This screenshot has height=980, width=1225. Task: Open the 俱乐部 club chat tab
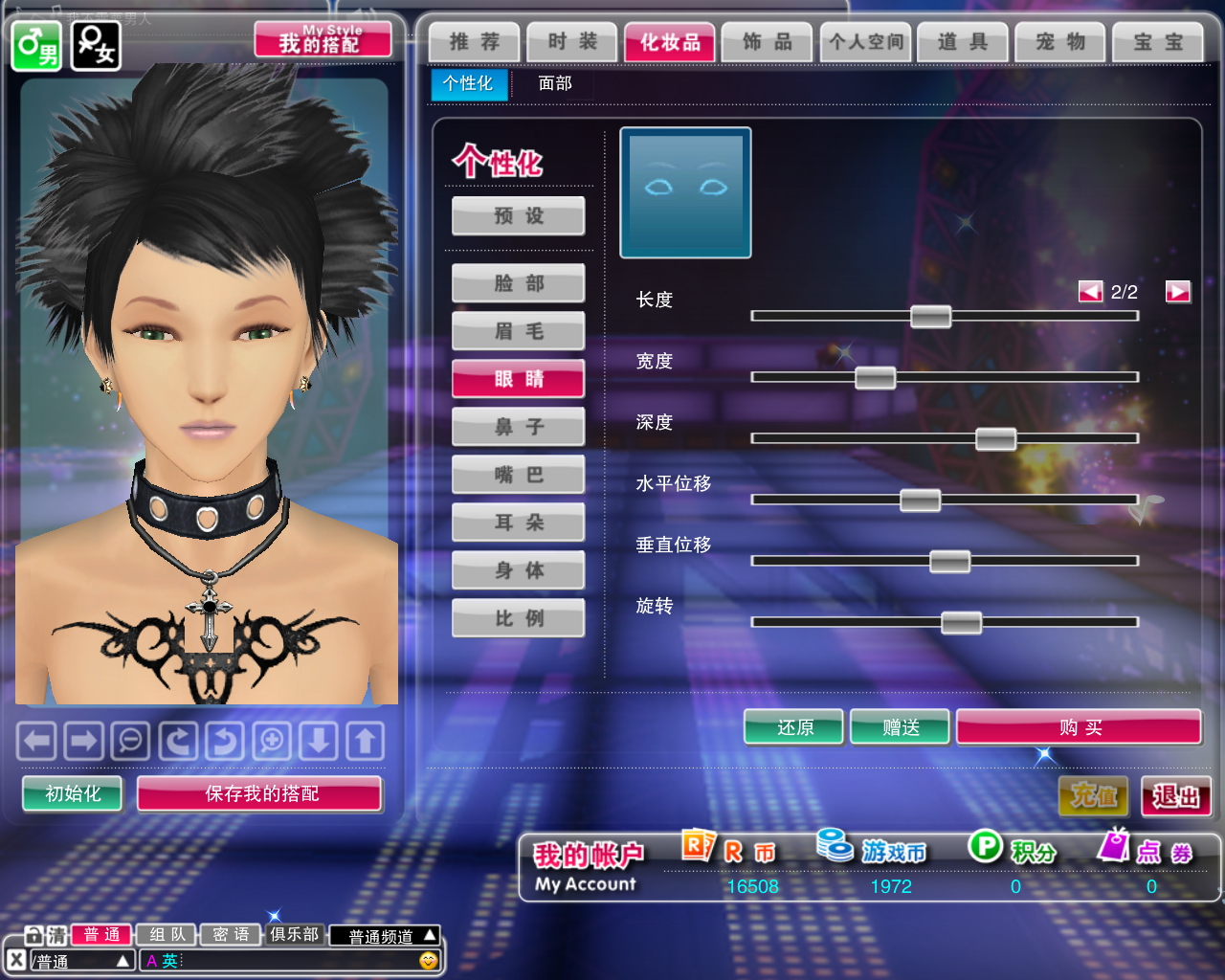click(x=294, y=934)
